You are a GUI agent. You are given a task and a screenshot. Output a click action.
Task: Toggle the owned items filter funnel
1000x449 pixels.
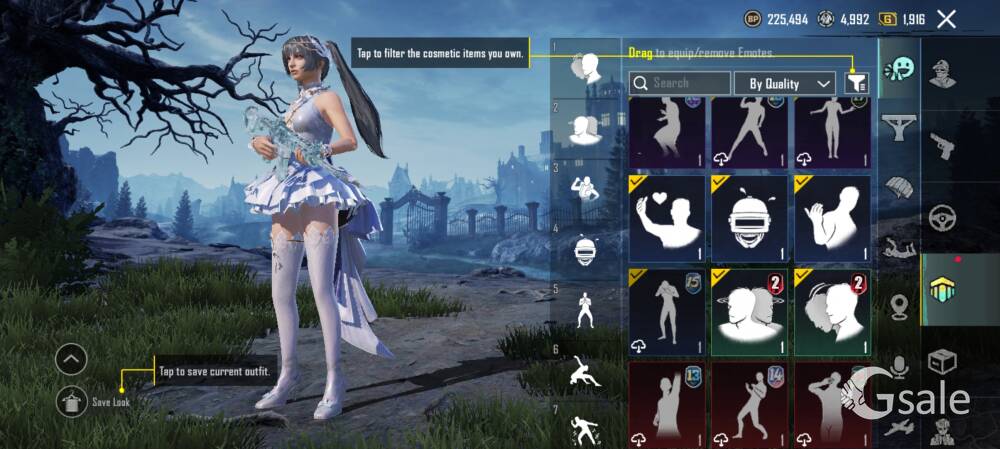click(857, 83)
